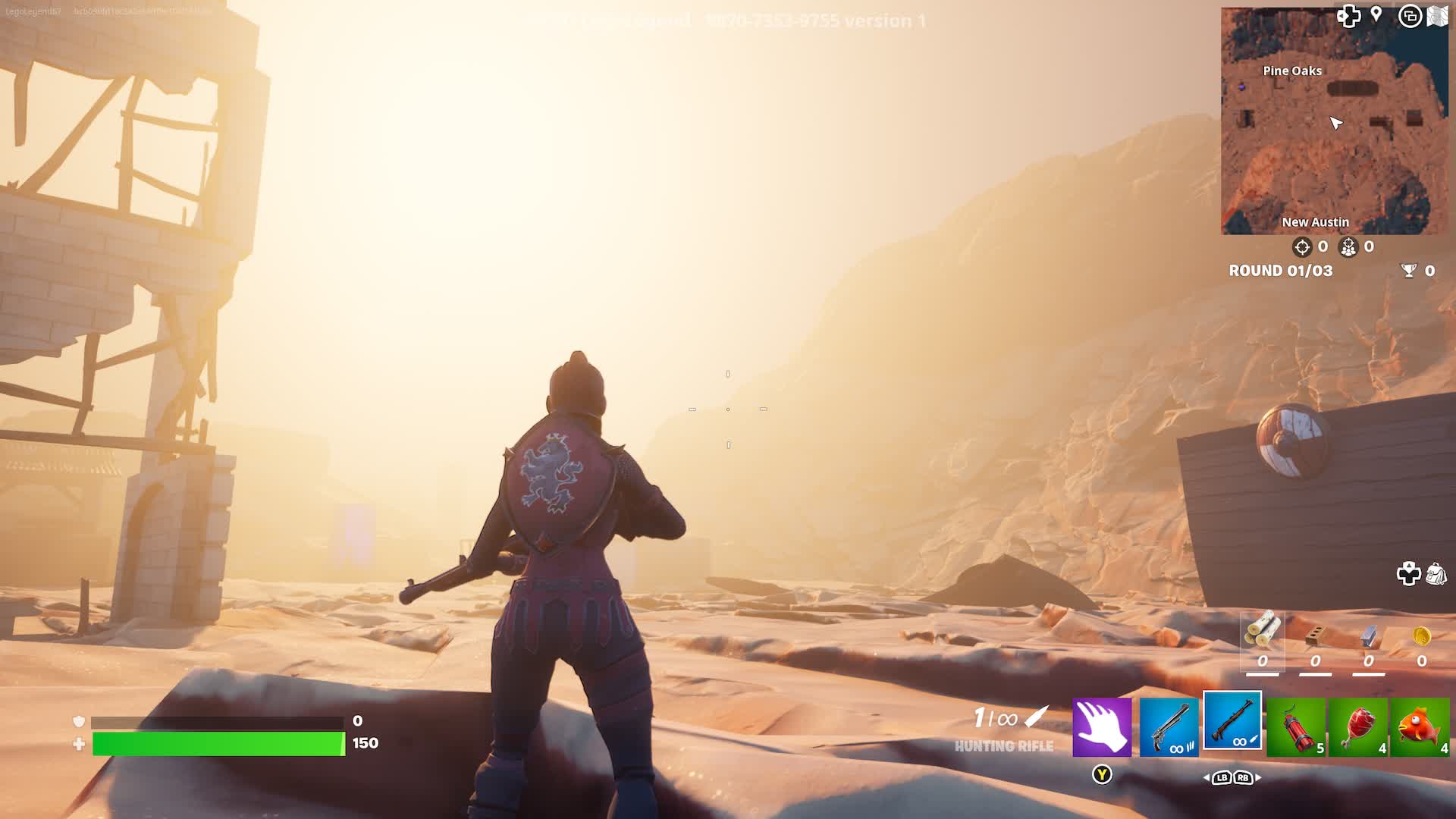Image resolution: width=1456 pixels, height=819 pixels.
Task: Click the Pine Oaks map label
Action: pos(1291,71)
